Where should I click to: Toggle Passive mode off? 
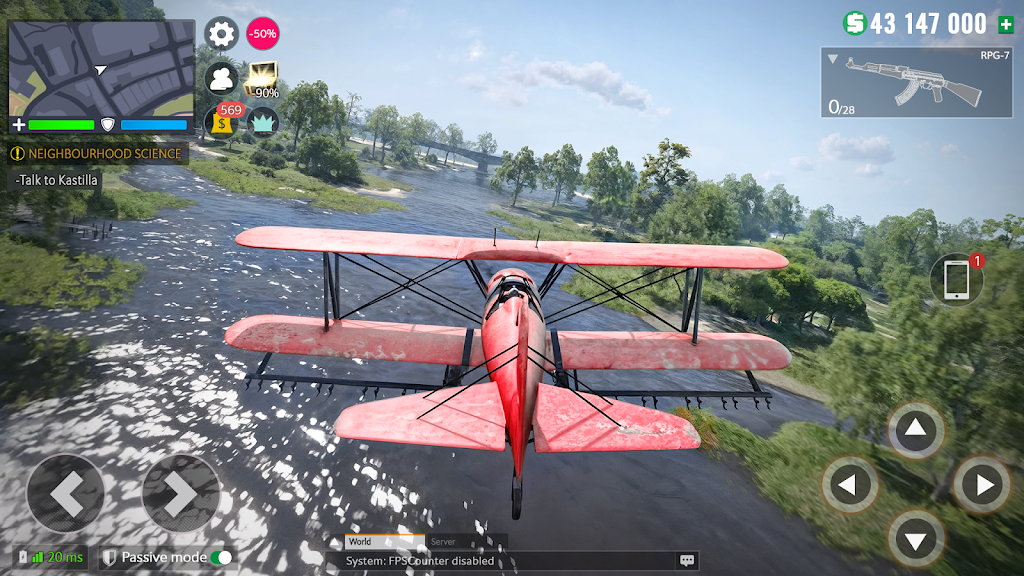[221, 557]
